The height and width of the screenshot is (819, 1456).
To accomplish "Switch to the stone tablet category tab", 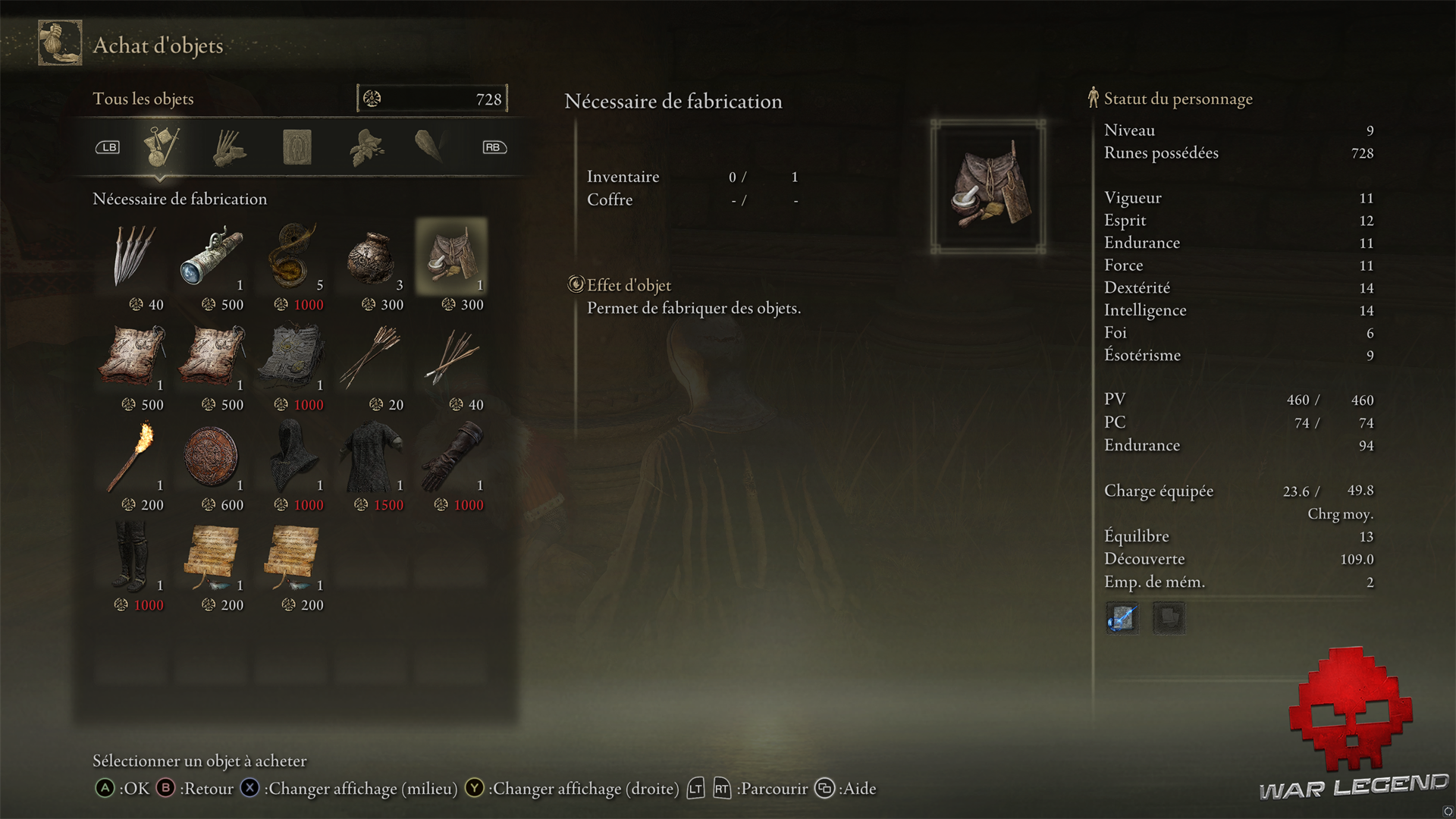I will (297, 147).
